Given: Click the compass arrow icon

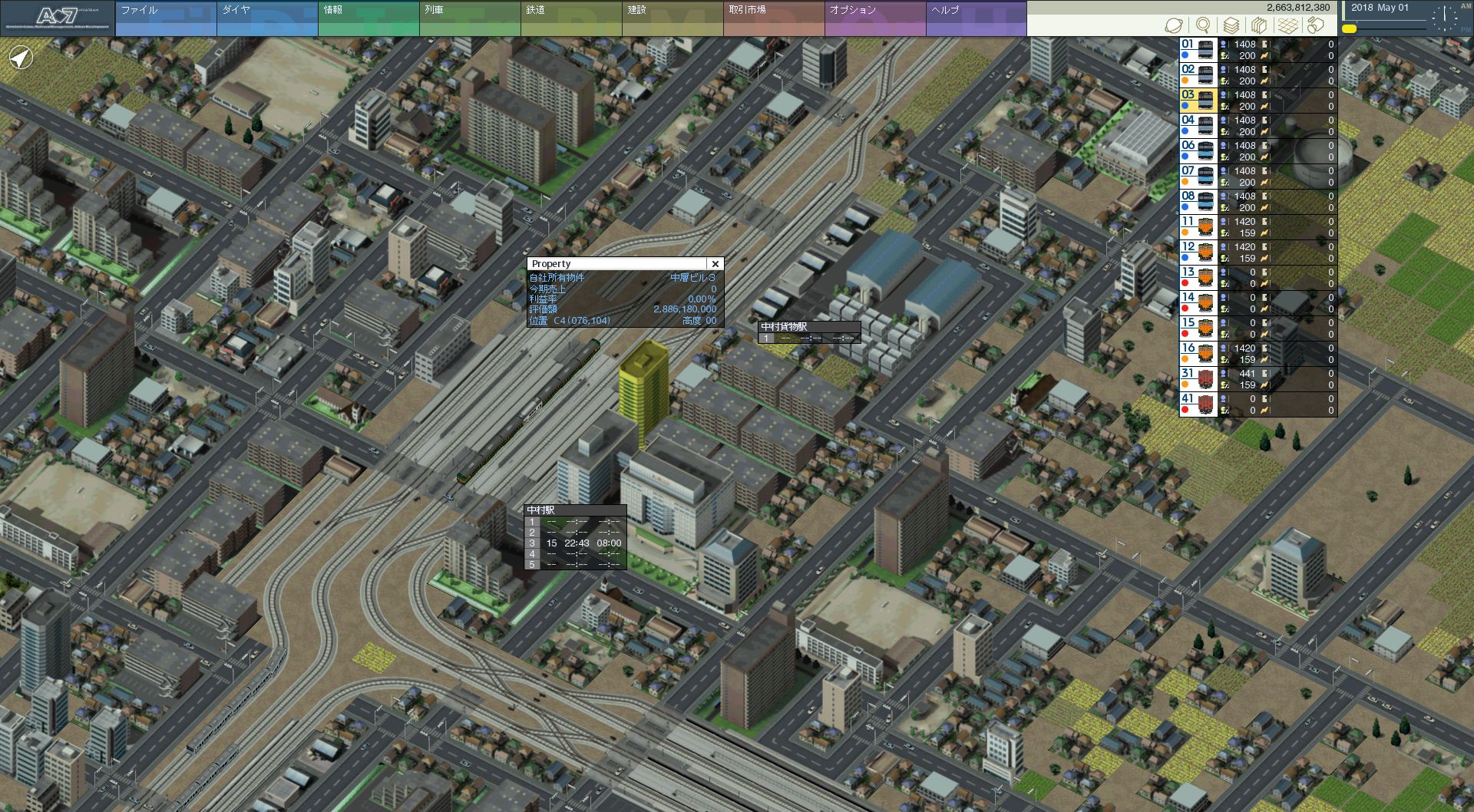Looking at the screenshot, I should tap(21, 58).
